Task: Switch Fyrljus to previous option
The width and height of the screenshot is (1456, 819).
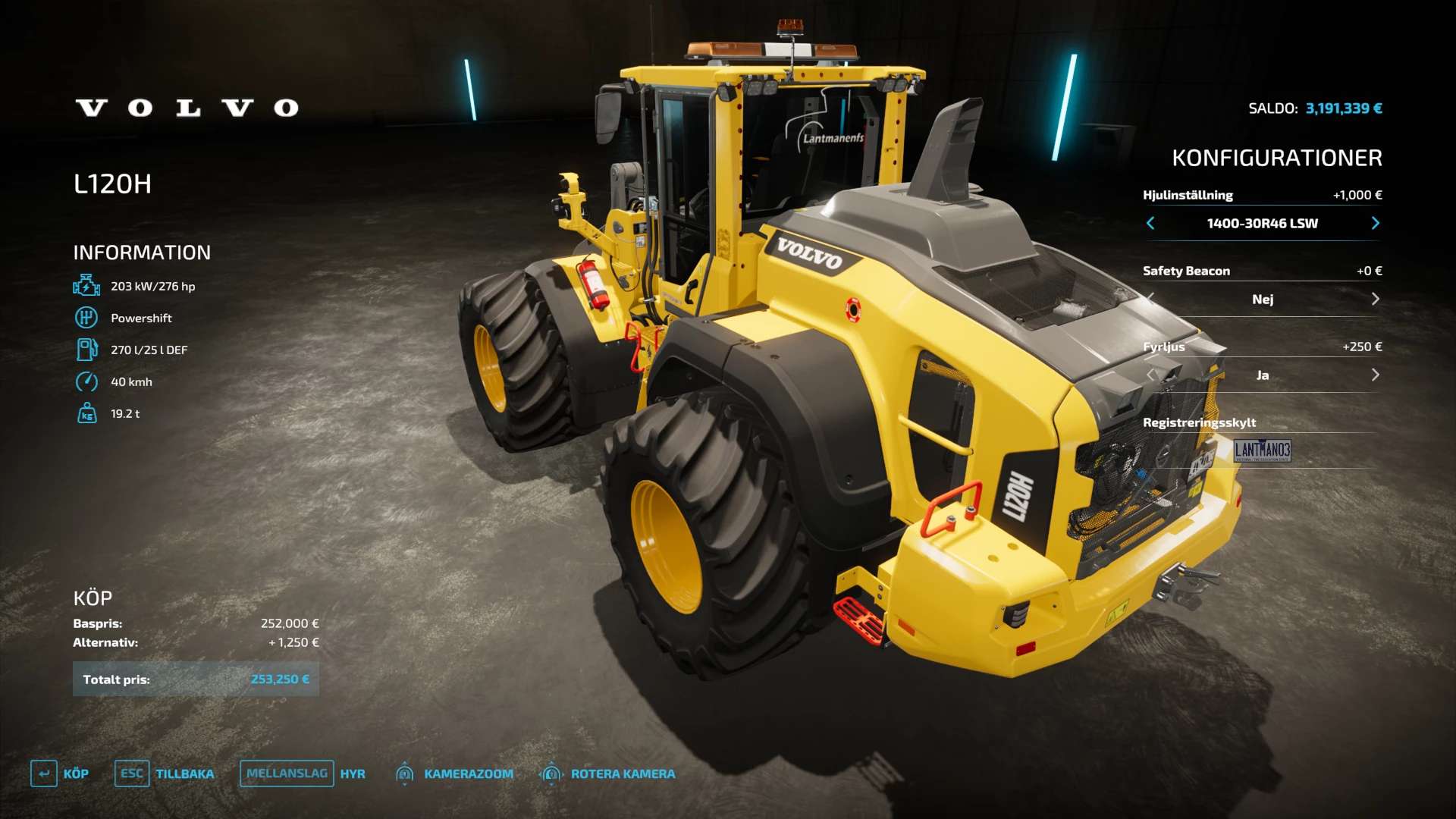Action: pyautogui.click(x=1150, y=375)
